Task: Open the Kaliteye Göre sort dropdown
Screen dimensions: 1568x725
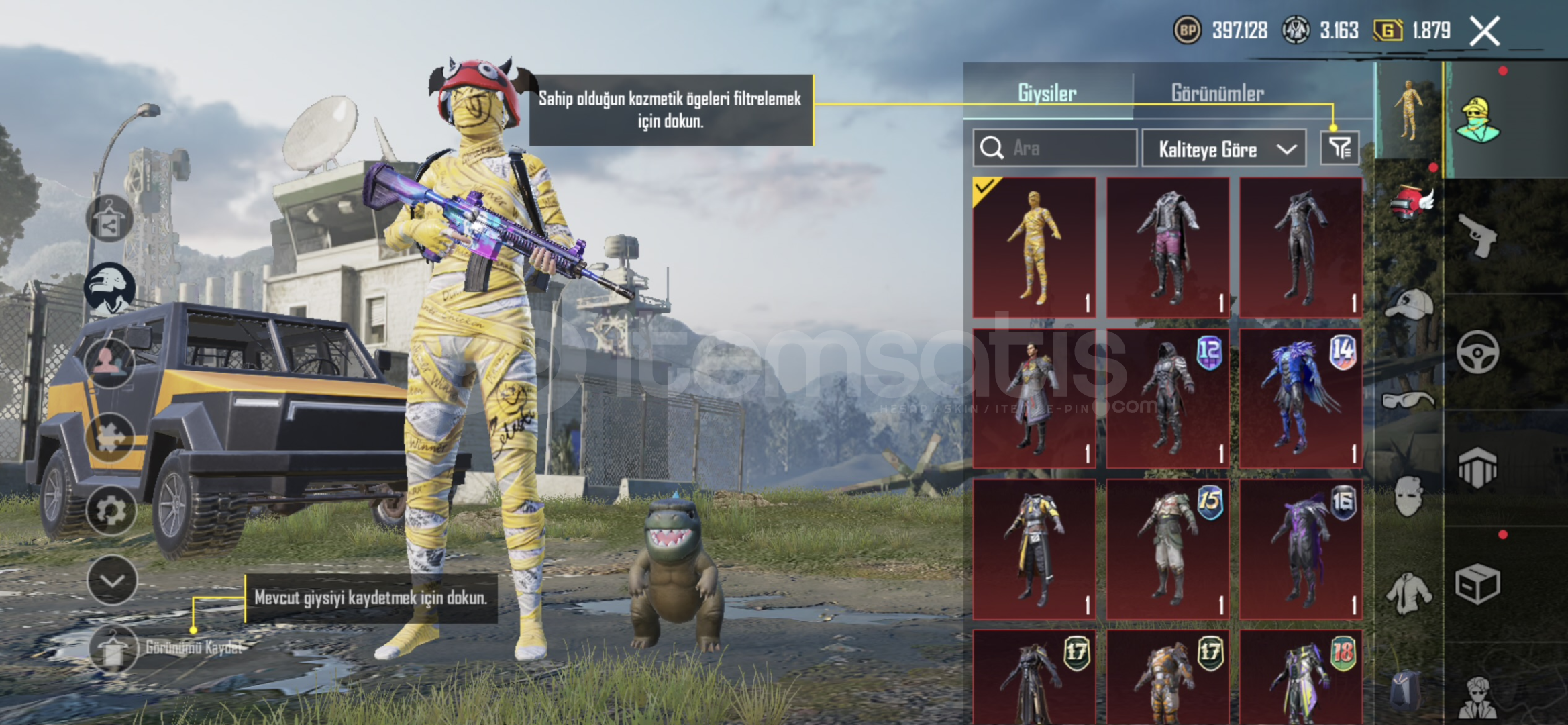Action: tap(1224, 148)
